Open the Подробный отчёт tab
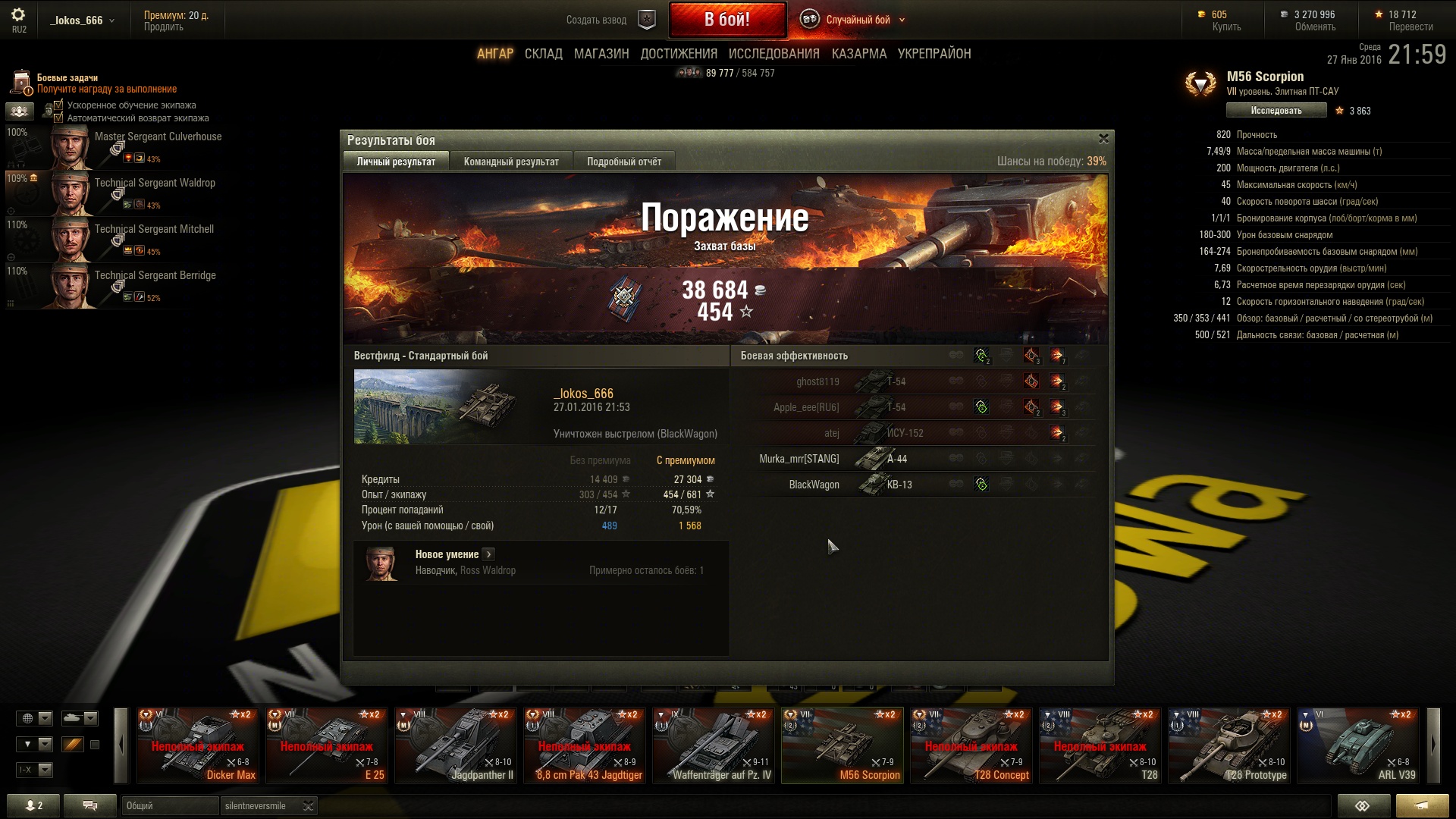 [x=623, y=162]
